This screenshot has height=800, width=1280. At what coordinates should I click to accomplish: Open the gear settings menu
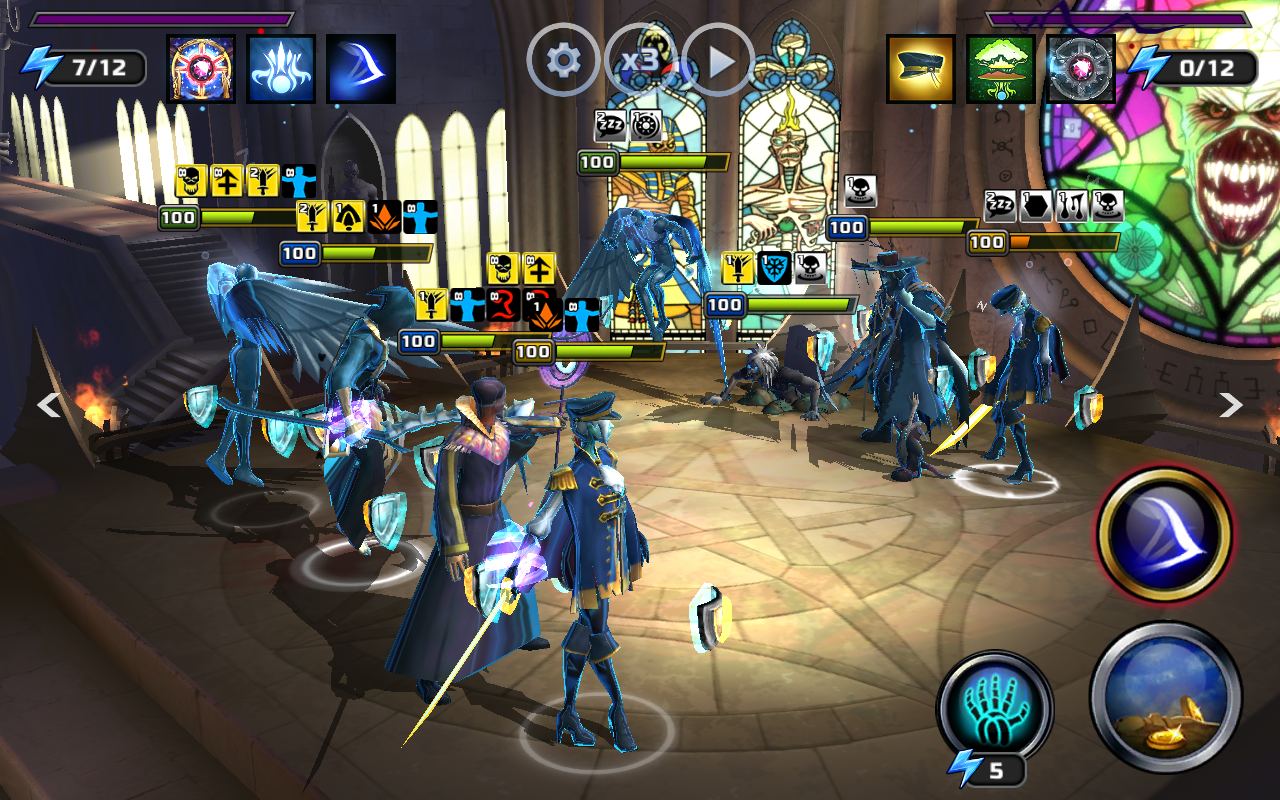point(563,61)
